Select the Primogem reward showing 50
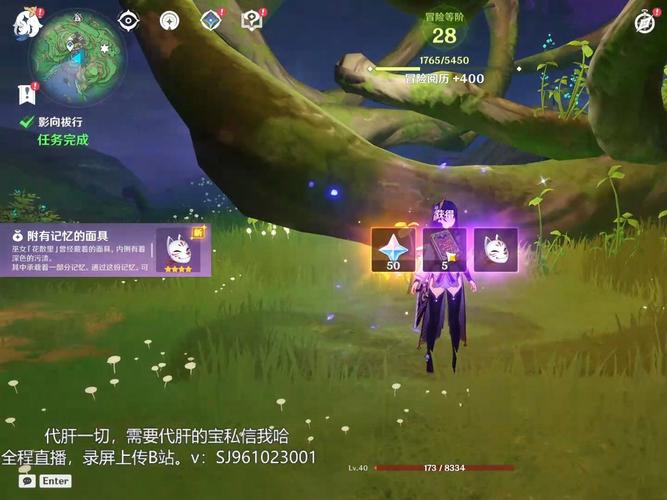 (x=393, y=250)
